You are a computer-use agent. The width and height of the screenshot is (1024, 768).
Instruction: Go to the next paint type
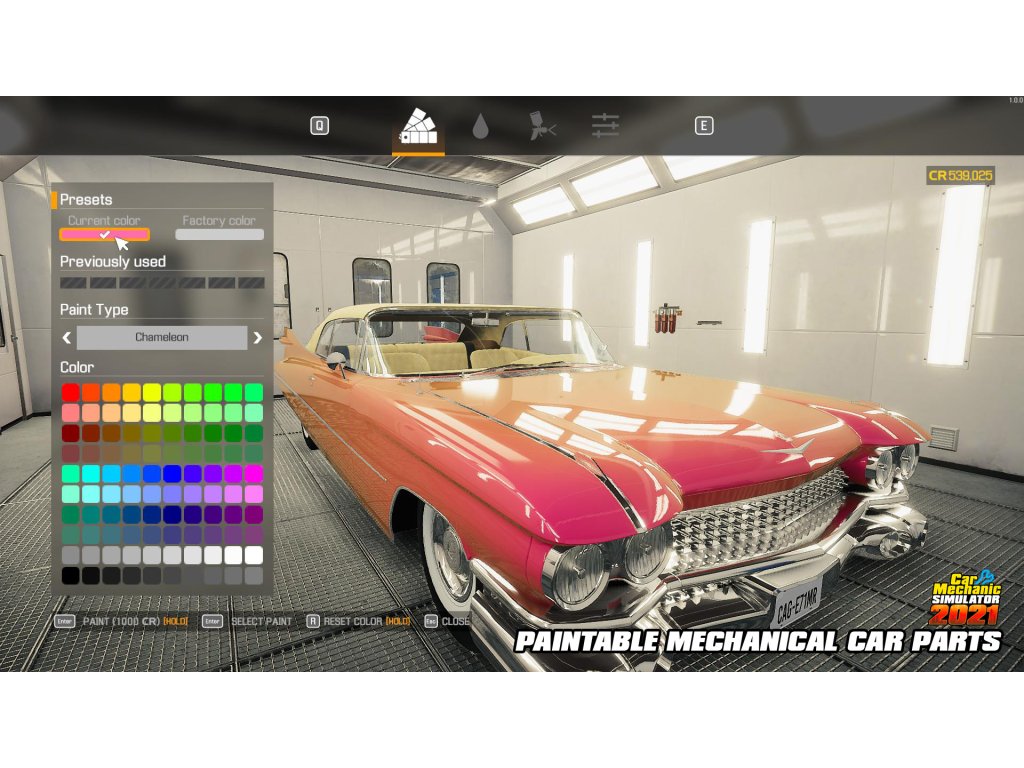tap(257, 338)
